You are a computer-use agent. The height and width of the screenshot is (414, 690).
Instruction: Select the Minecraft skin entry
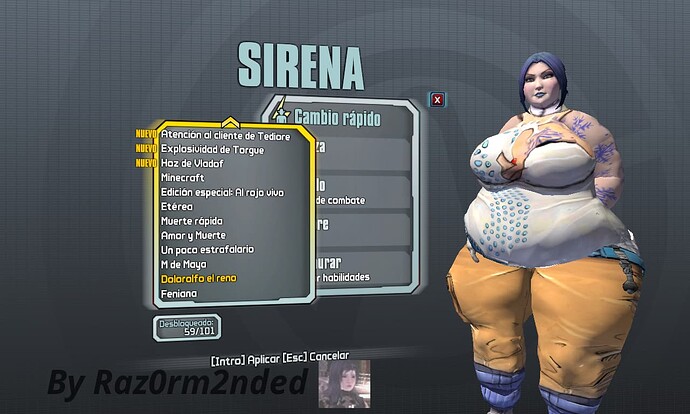tap(182, 177)
